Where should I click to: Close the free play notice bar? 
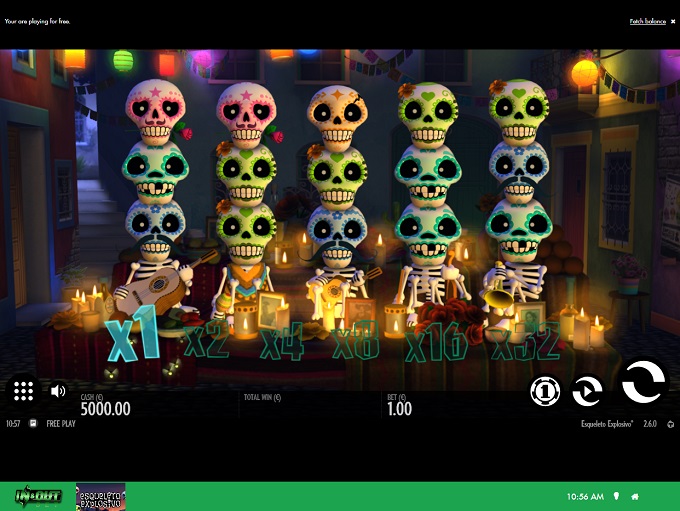click(673, 21)
